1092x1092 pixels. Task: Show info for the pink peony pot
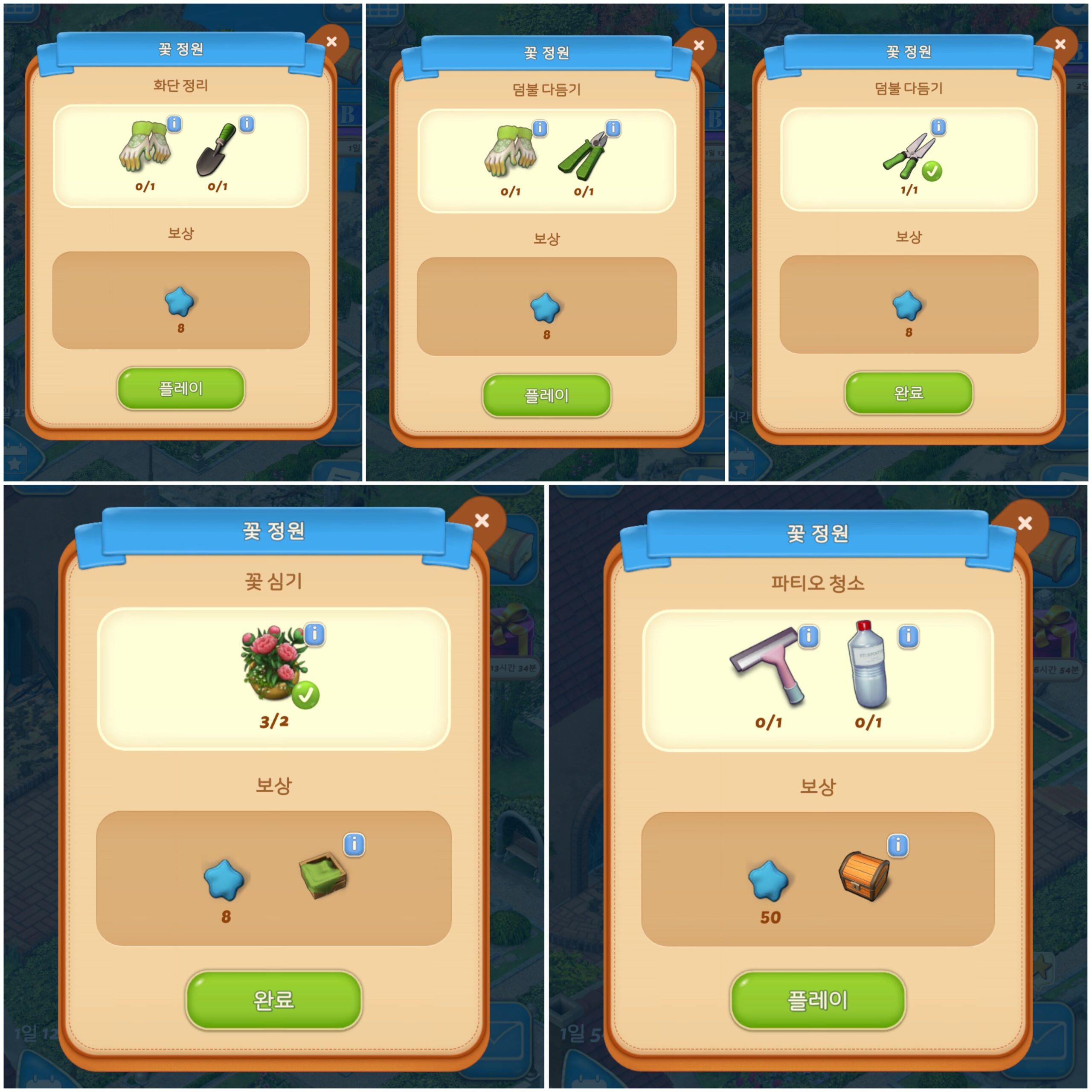point(315,634)
